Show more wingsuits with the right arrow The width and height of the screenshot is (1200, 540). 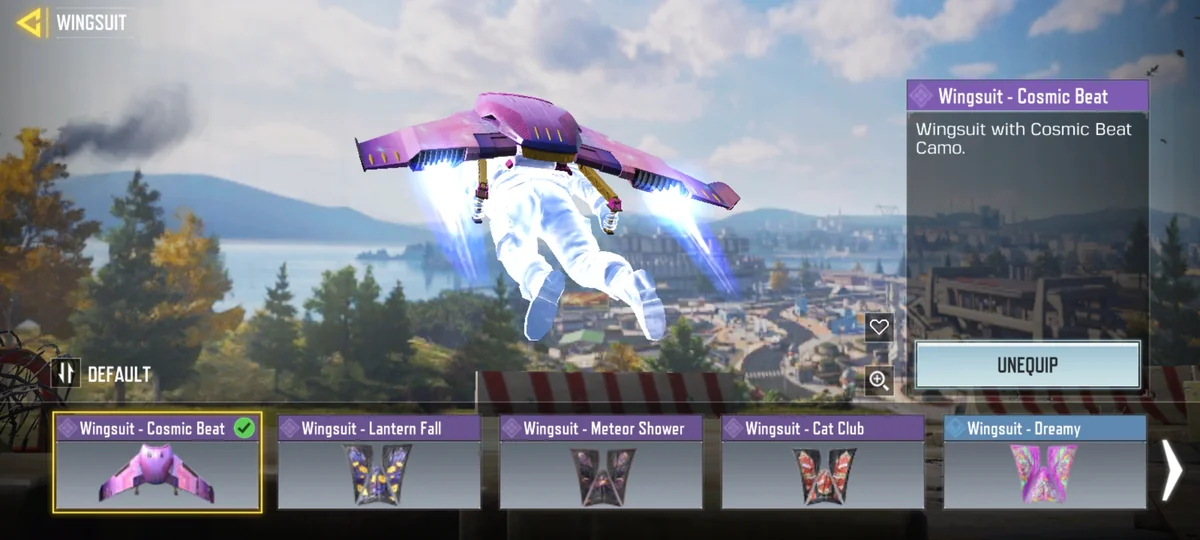[x=1171, y=470]
